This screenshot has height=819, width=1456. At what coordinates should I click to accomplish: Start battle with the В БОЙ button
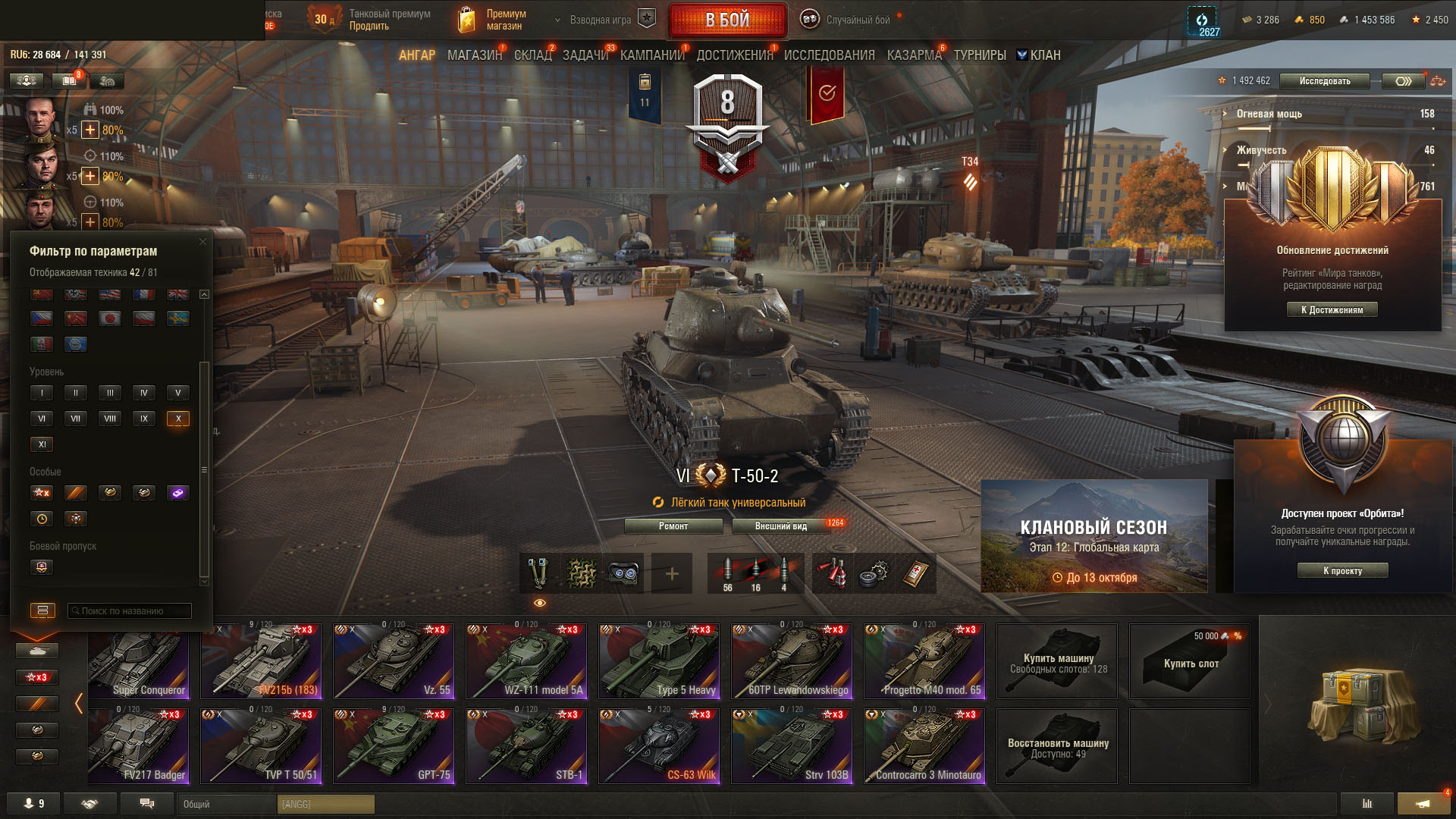727,20
